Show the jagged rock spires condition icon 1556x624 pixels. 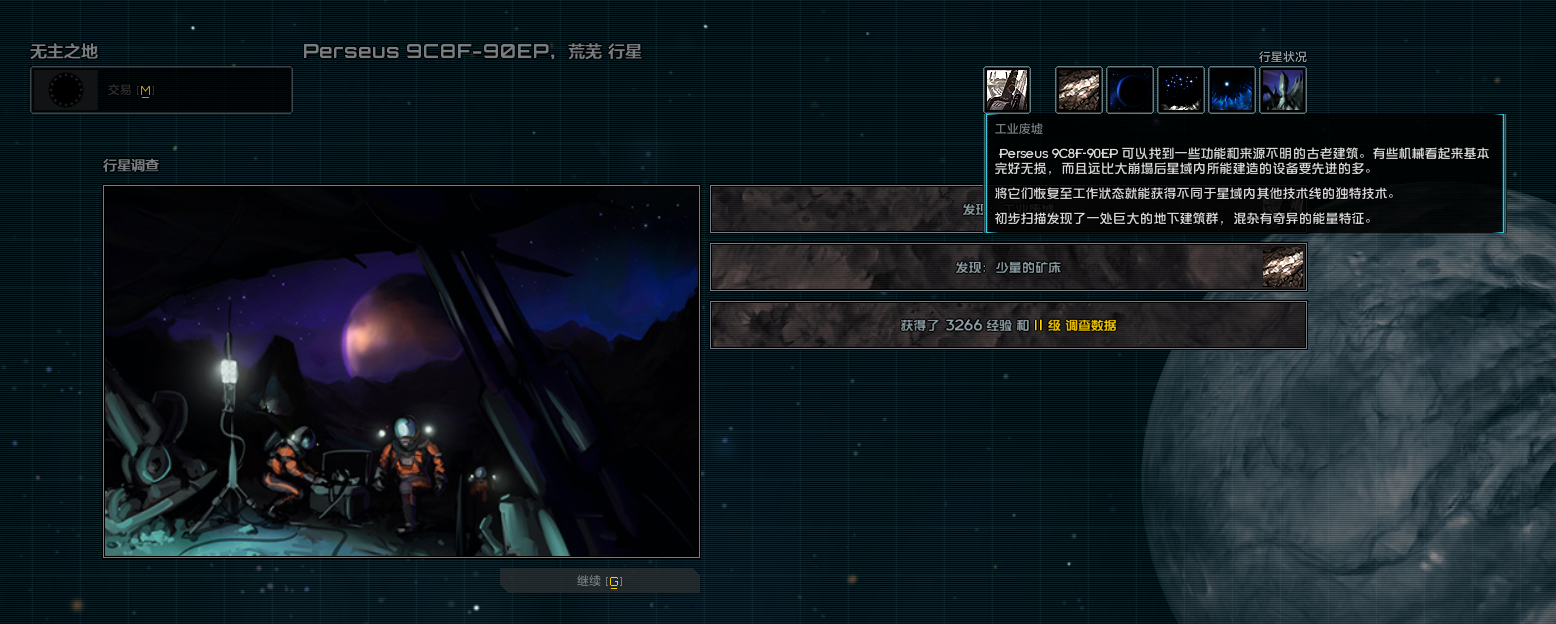tap(1283, 90)
